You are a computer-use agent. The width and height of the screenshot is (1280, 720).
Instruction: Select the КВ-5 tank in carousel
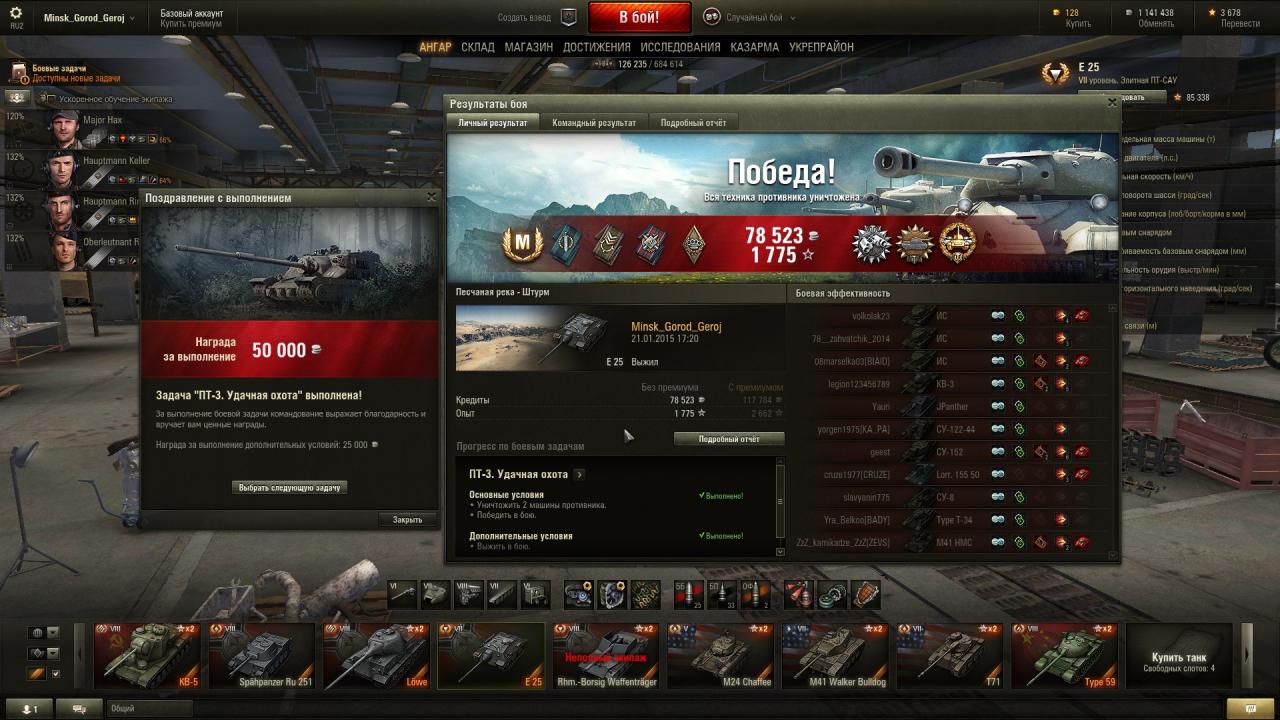click(147, 655)
